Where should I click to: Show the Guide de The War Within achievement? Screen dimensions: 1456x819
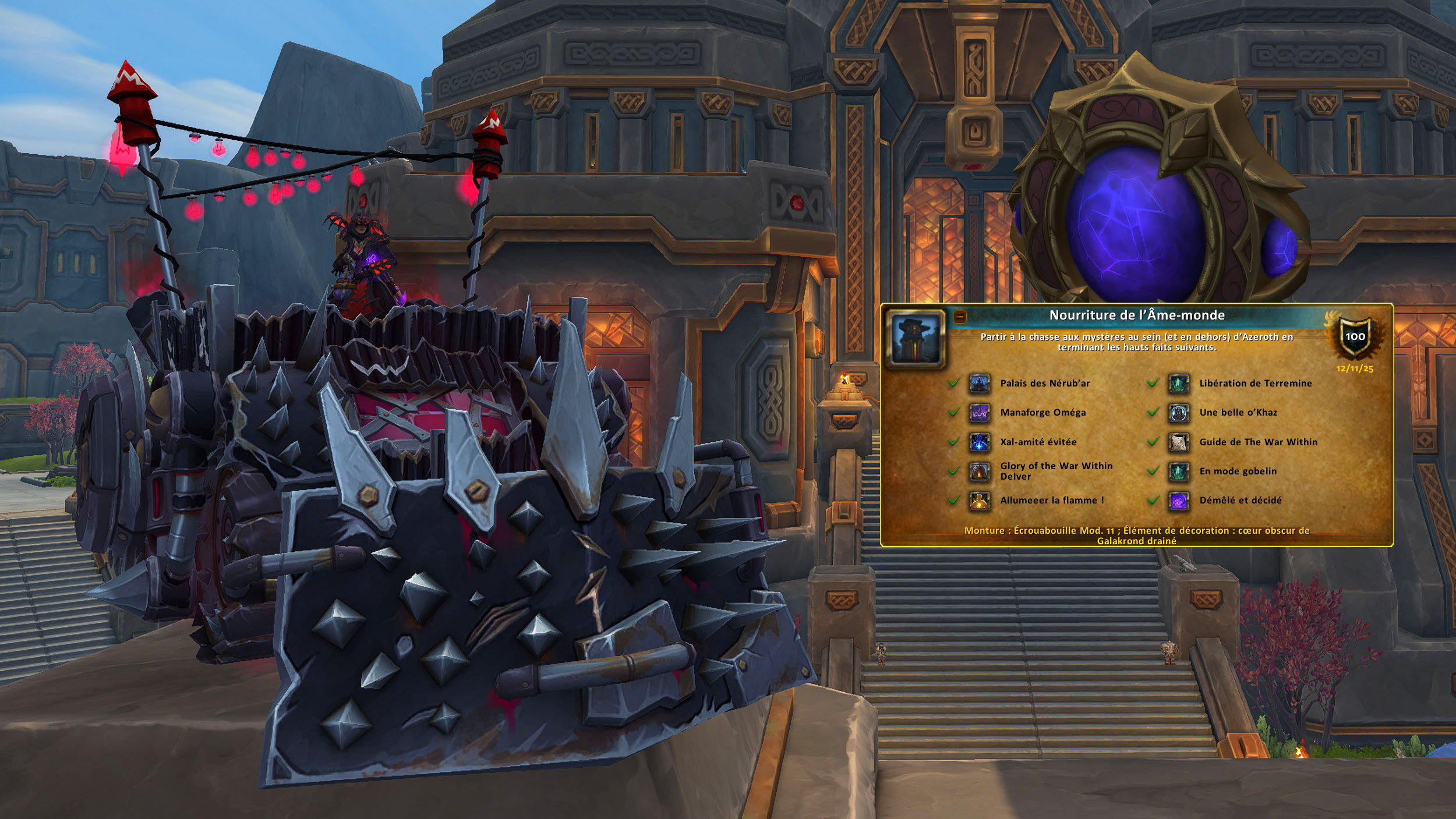pos(1258,442)
